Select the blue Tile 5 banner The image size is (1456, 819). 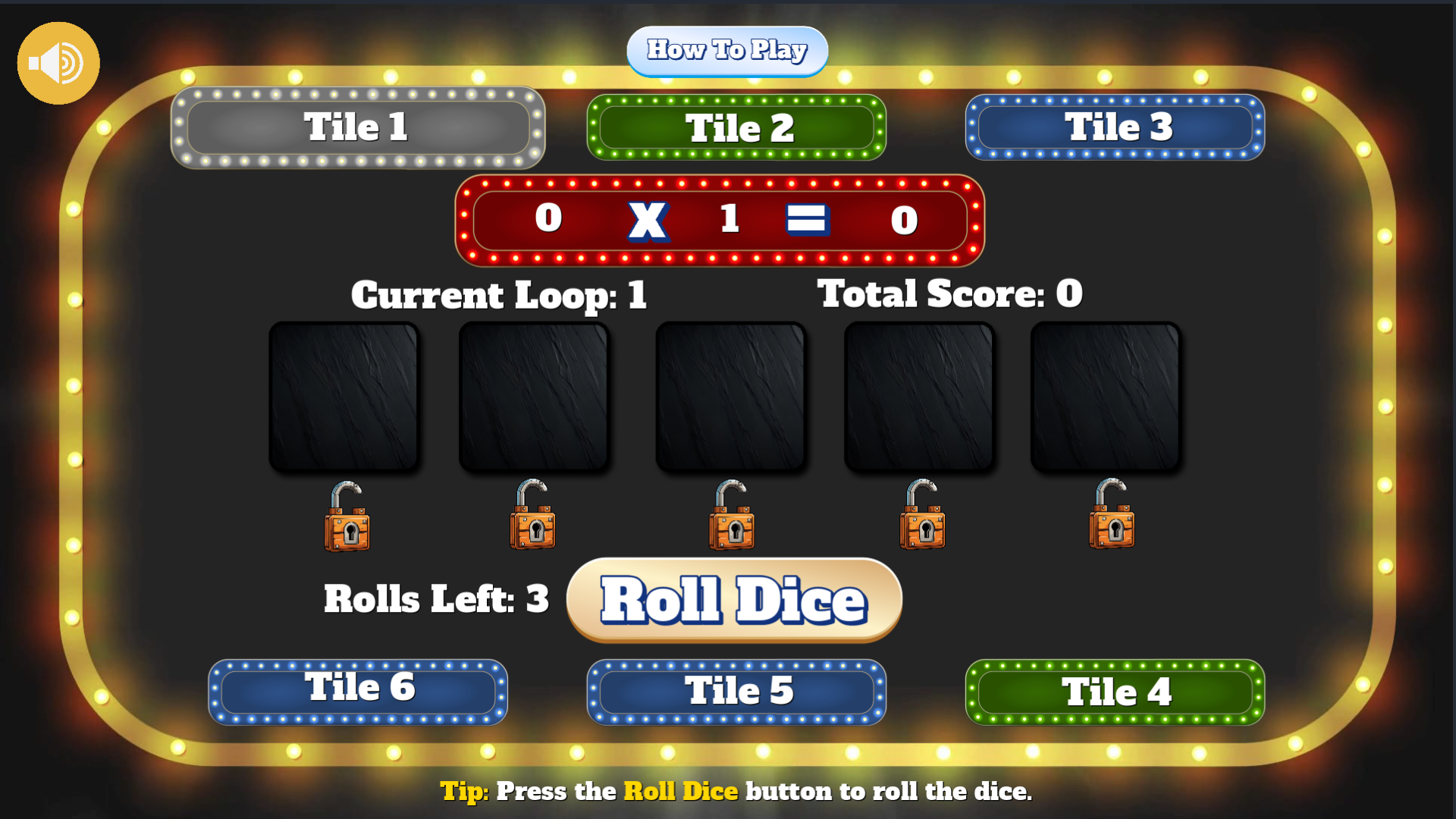pos(736,691)
